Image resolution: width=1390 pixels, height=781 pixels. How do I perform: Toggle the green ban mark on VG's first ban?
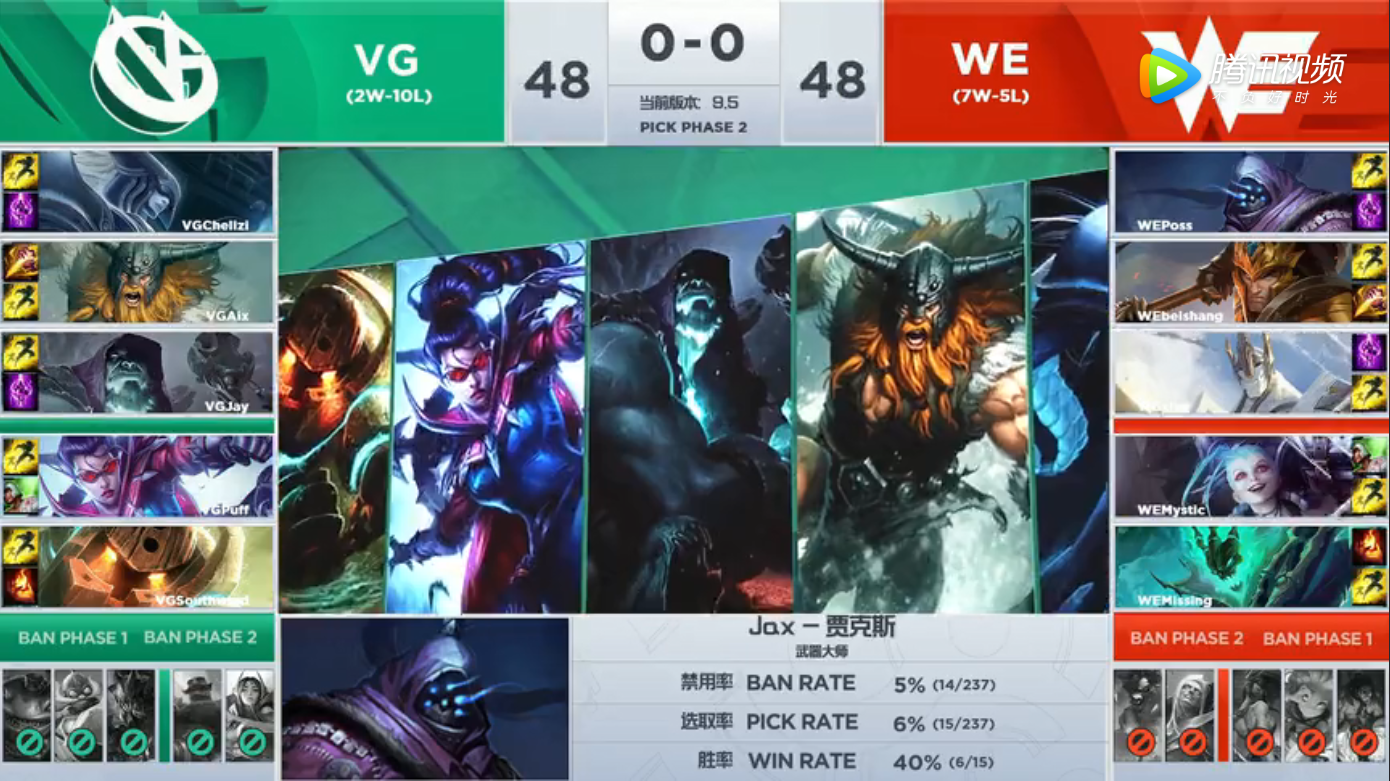[x=29, y=742]
